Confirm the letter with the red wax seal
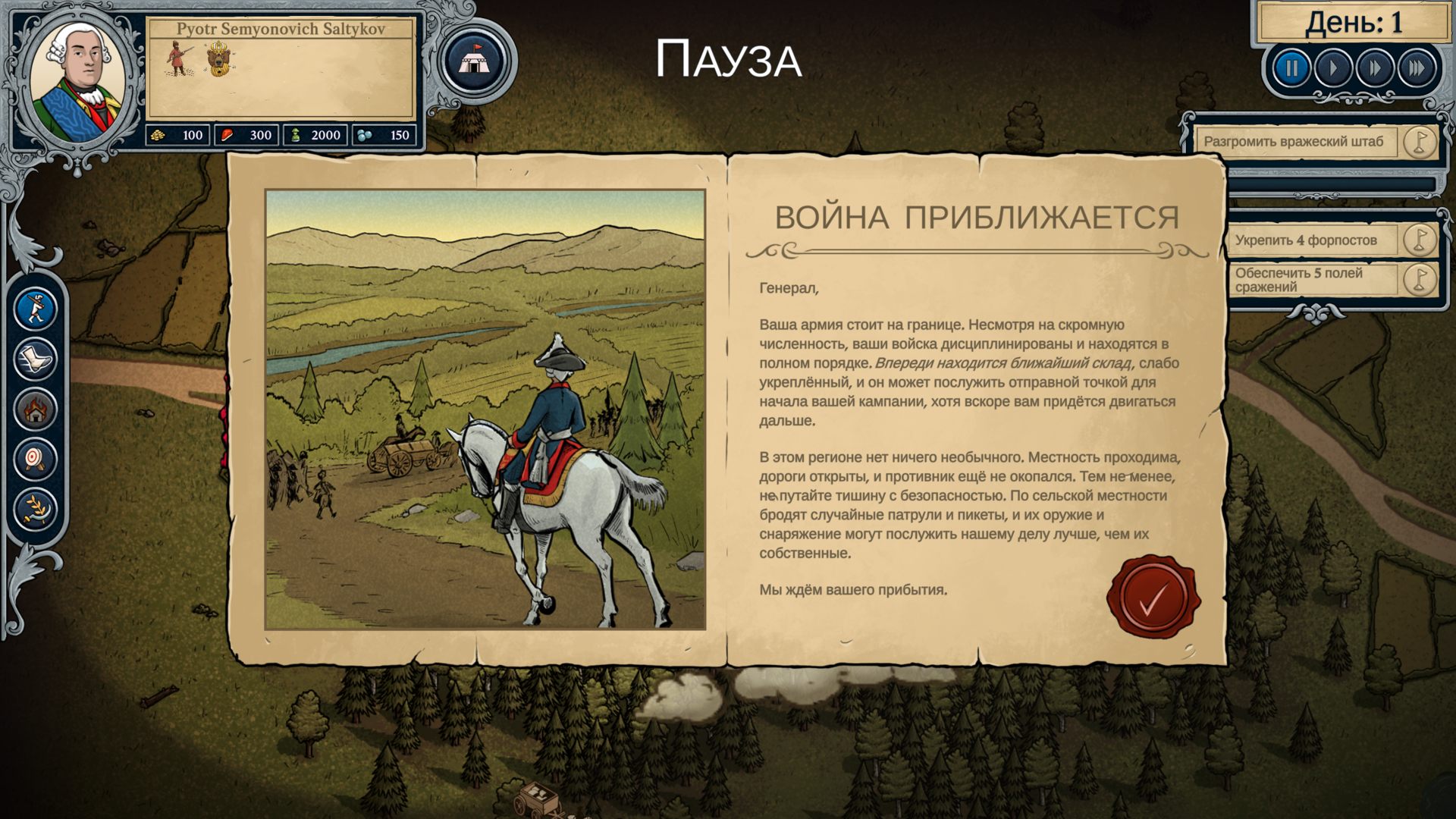 click(1153, 598)
